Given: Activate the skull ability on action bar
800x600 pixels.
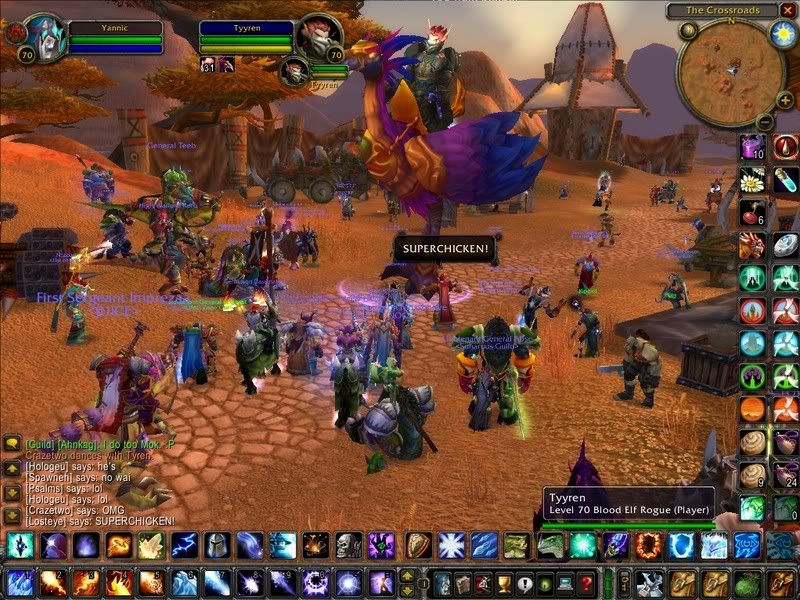Looking at the screenshot, I should [346, 545].
